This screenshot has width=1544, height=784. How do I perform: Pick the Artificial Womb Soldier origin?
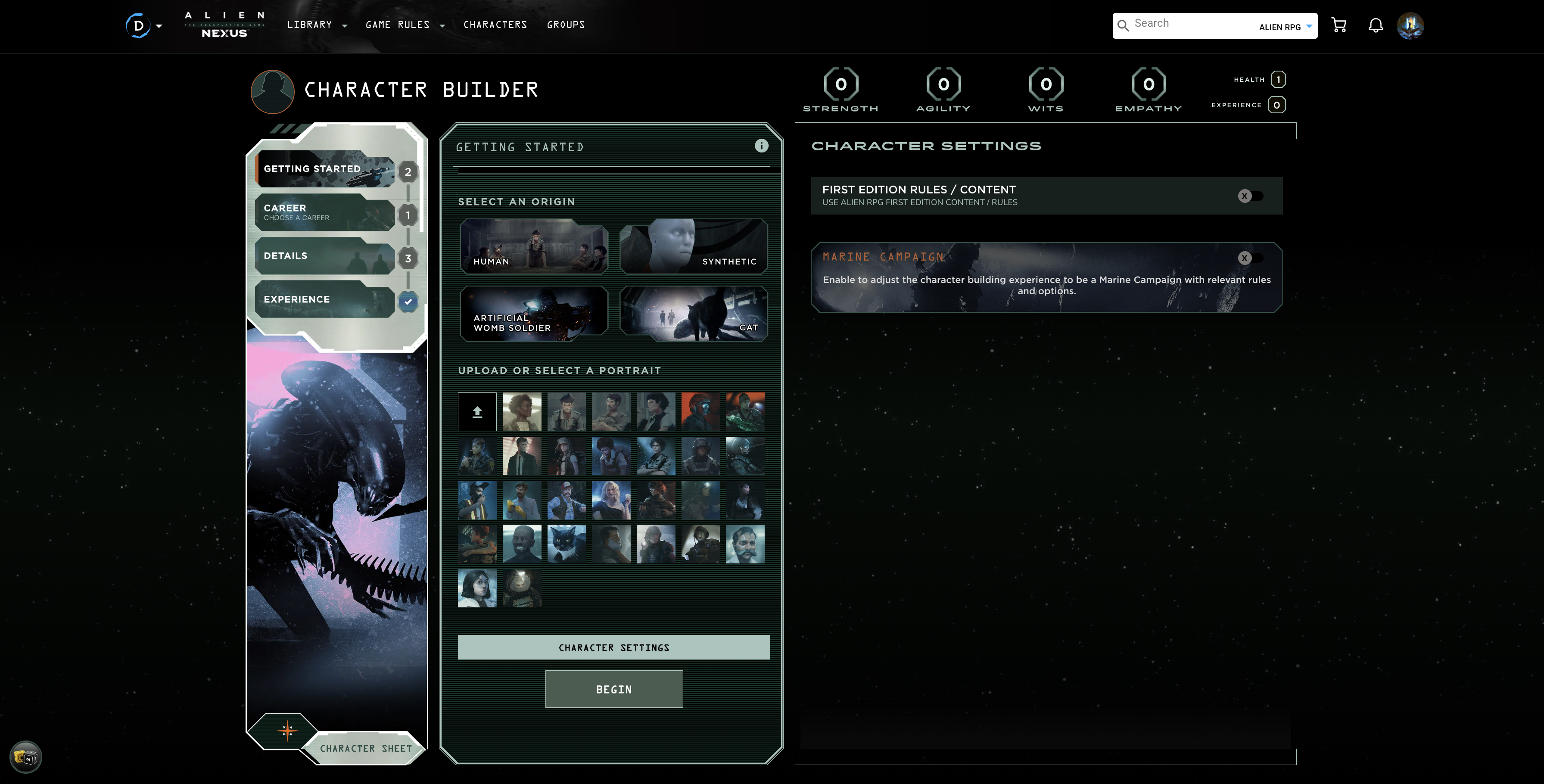click(533, 314)
